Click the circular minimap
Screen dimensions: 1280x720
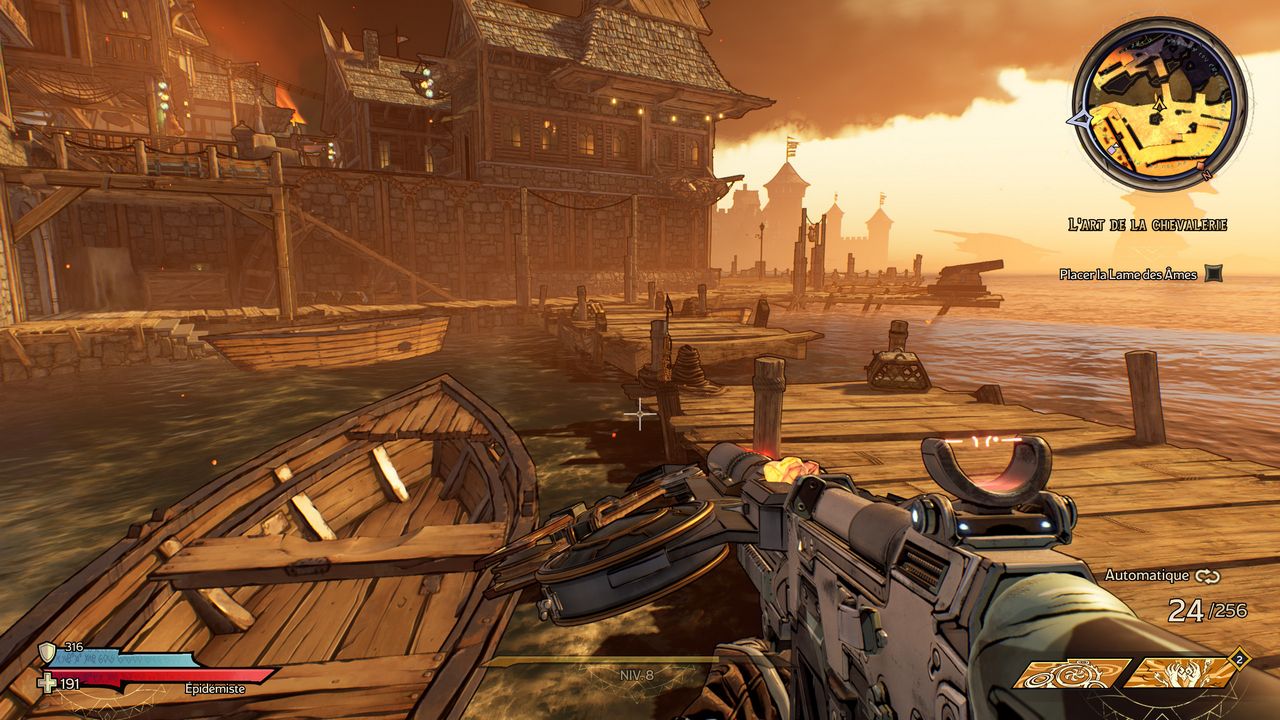[1159, 104]
